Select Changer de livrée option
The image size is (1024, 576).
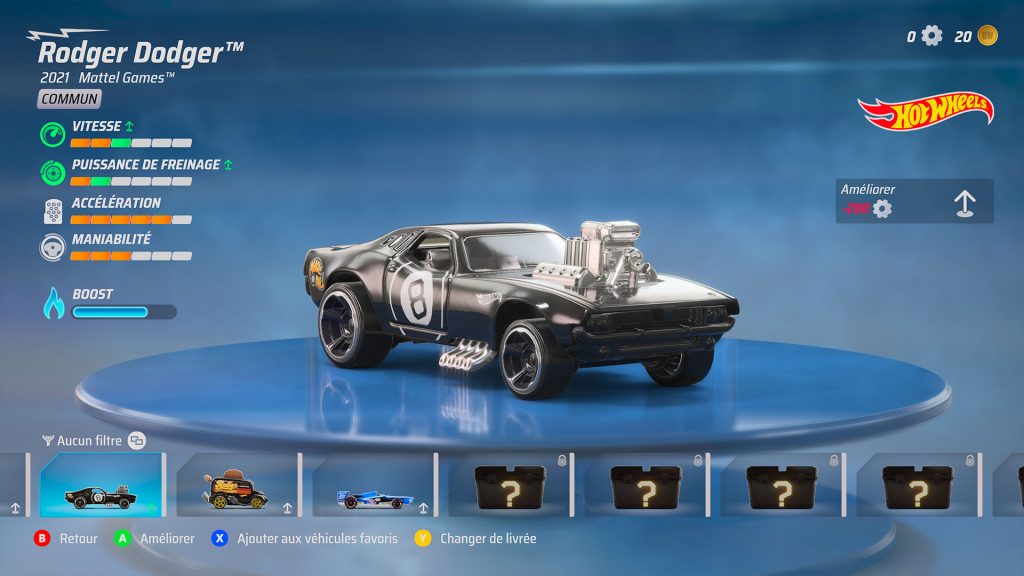tap(476, 538)
